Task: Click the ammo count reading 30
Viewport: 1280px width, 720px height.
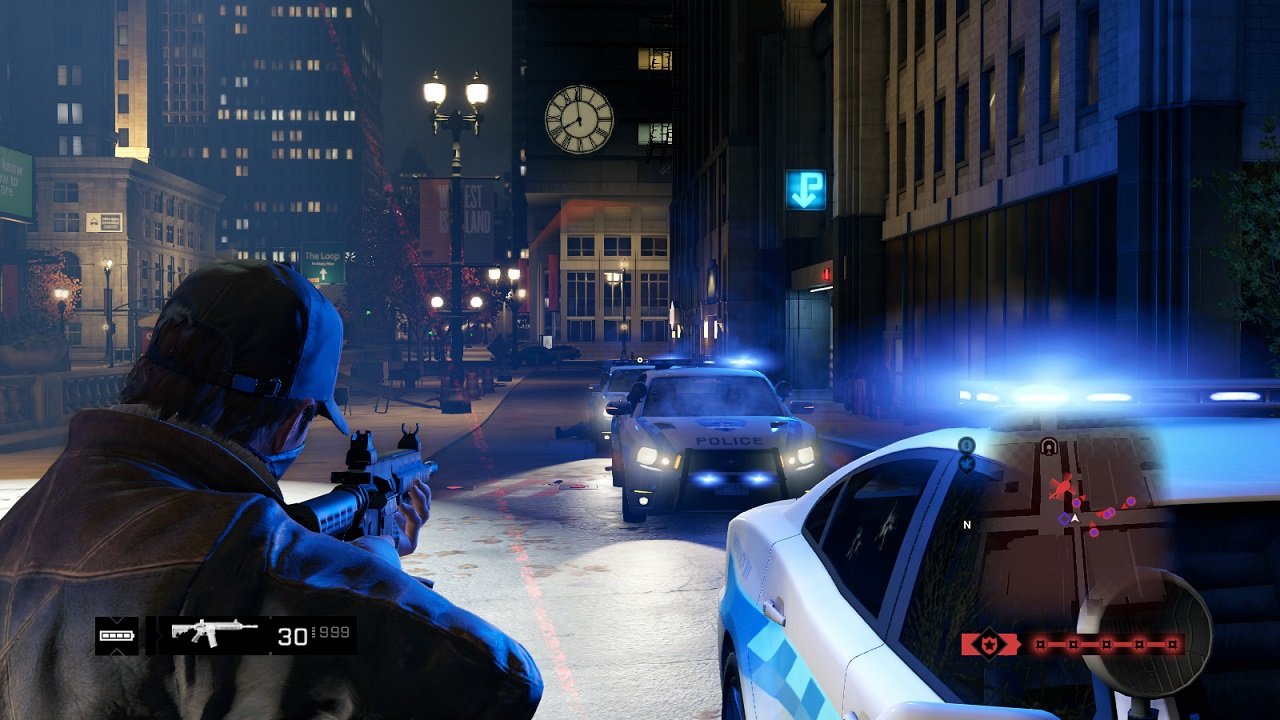Action: (x=291, y=636)
